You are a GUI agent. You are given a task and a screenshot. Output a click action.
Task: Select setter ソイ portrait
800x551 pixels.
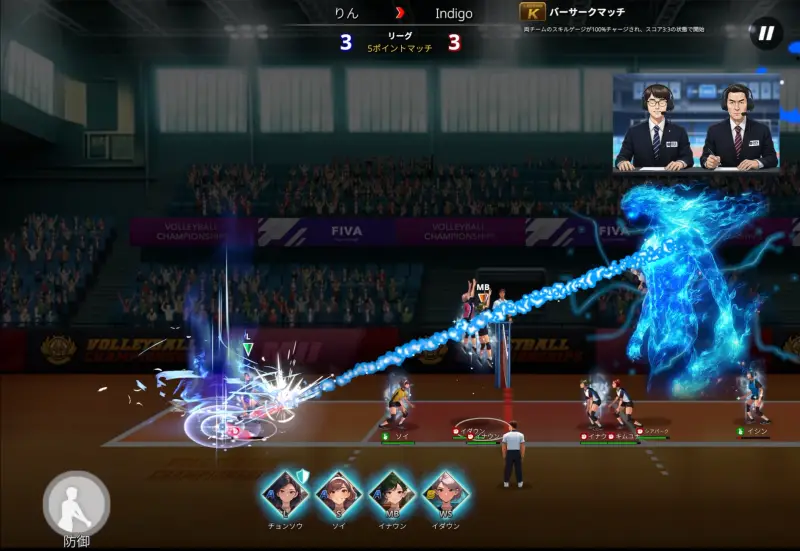pyautogui.click(x=338, y=495)
